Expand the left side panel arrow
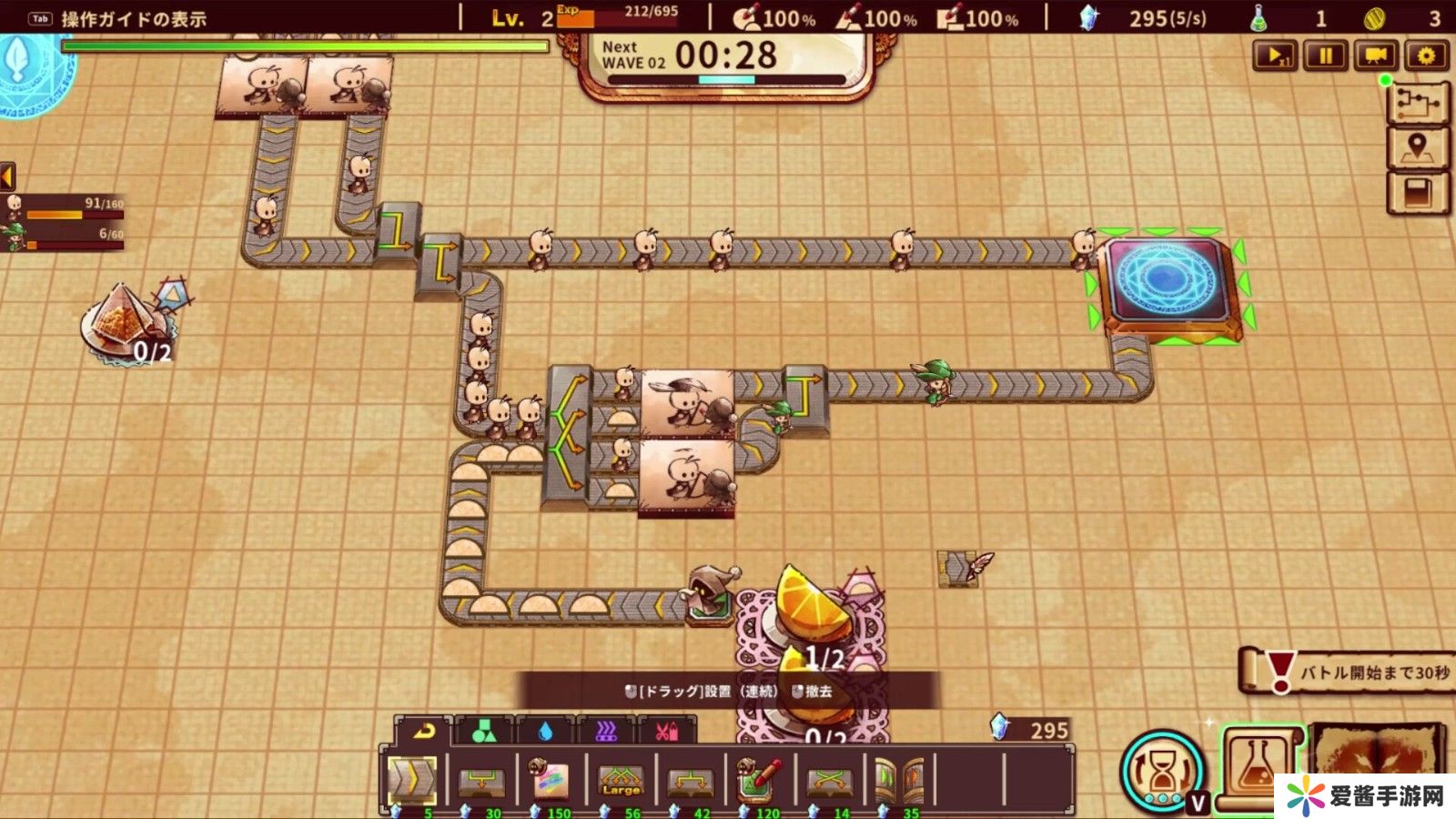Viewport: 1456px width, 819px height. [7, 176]
